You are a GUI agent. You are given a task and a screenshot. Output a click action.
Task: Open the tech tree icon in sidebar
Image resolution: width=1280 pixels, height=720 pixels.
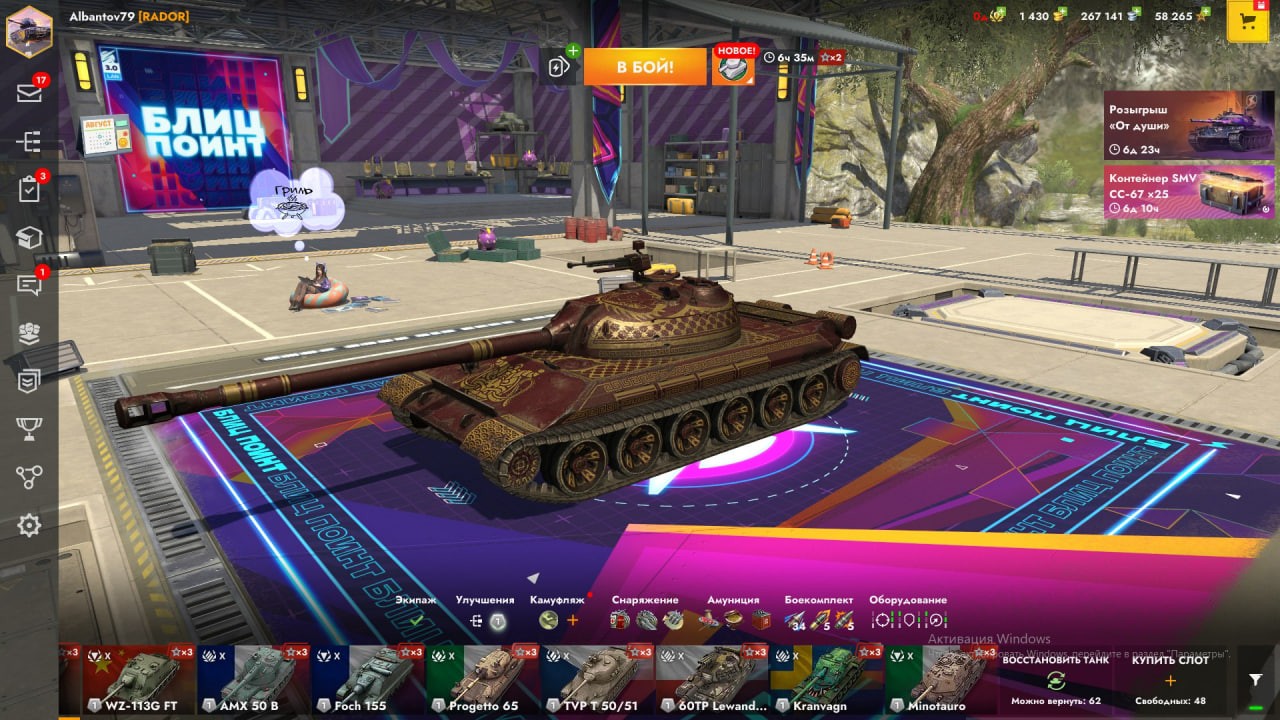coord(29,142)
